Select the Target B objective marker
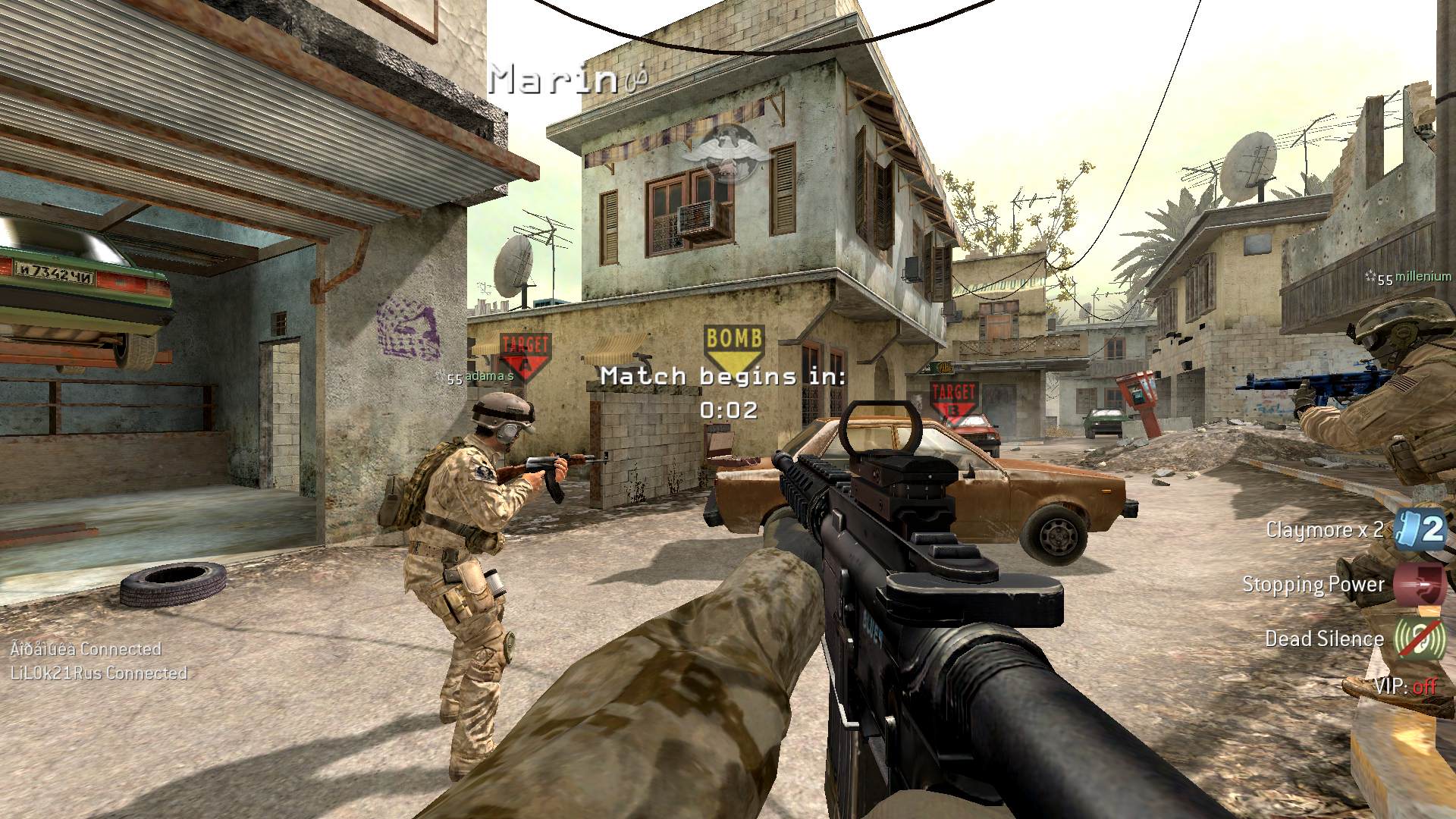1456x819 pixels. tap(953, 402)
